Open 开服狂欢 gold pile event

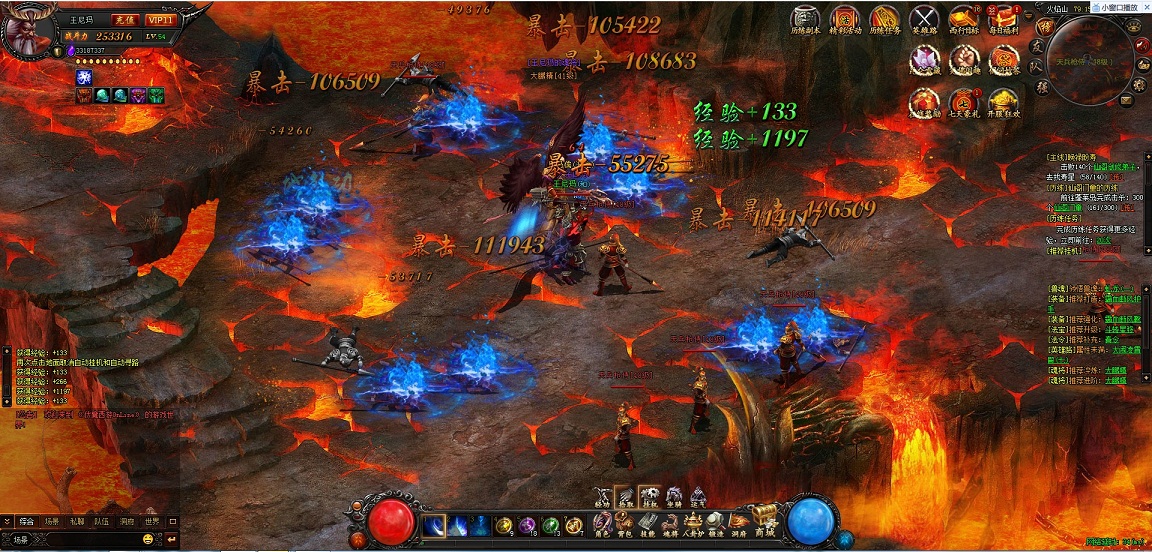click(1003, 103)
